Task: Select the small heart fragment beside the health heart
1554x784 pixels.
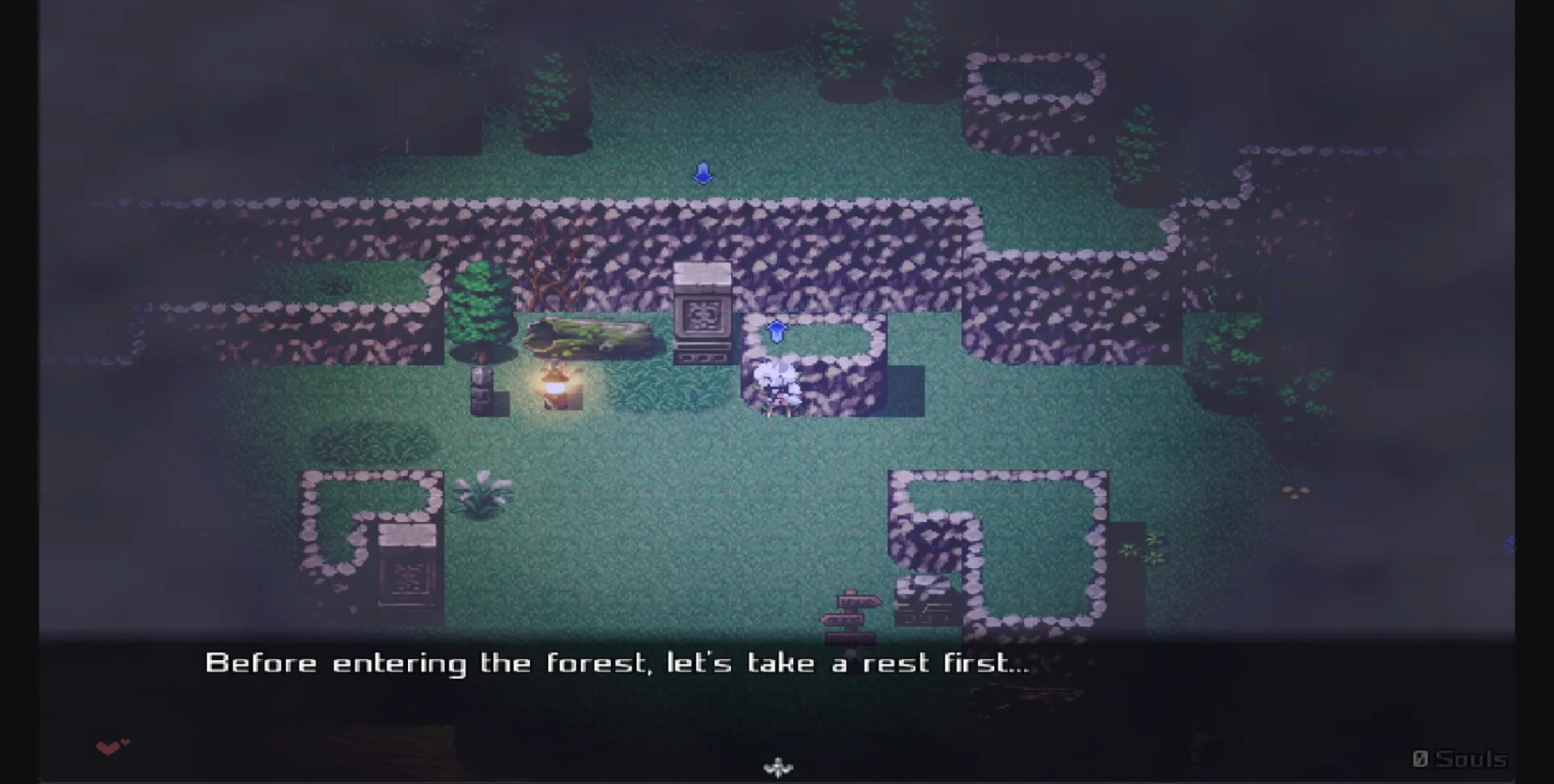Action: 126,741
